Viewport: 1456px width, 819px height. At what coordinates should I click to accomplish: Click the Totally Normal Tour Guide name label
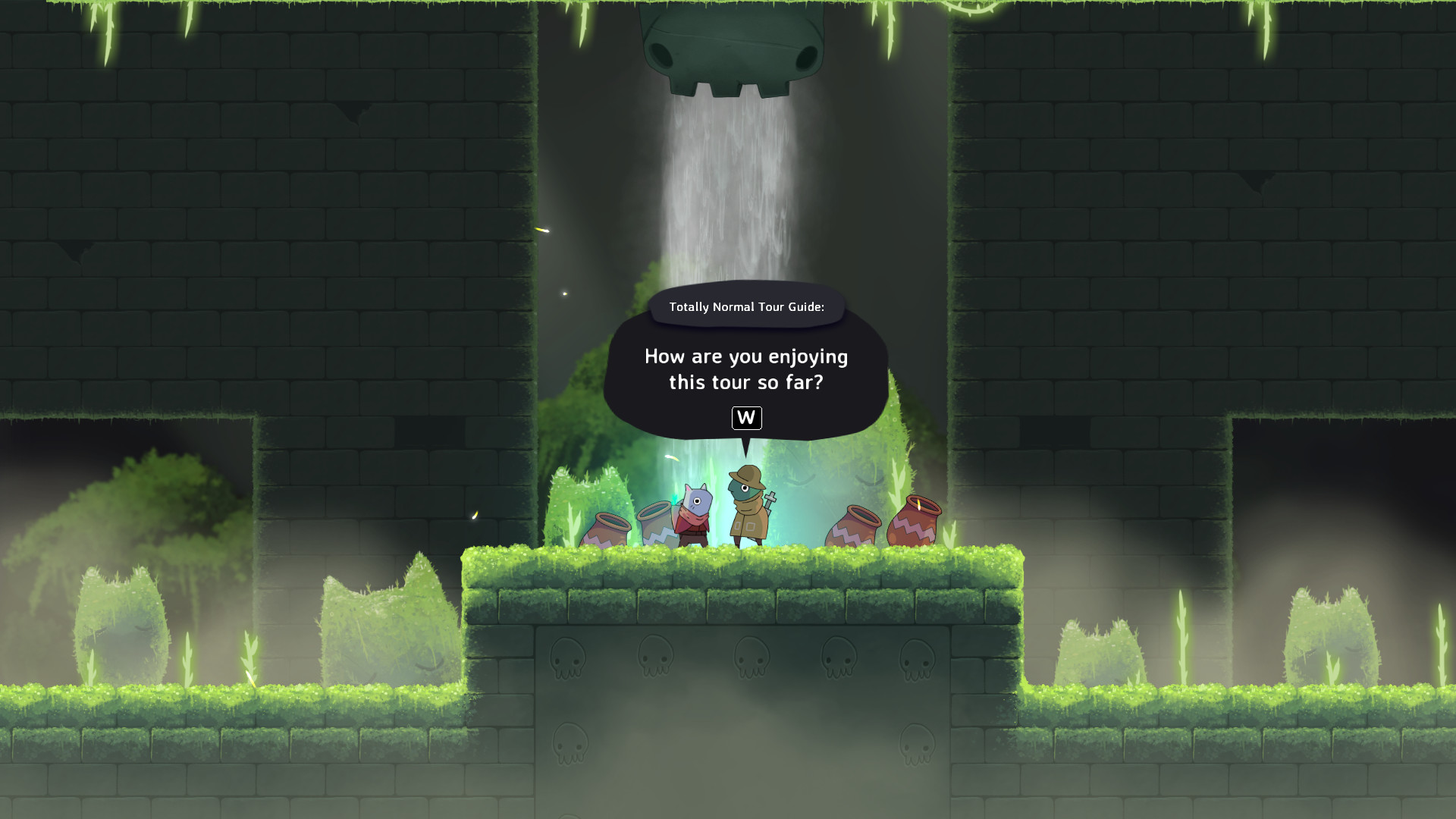(745, 306)
